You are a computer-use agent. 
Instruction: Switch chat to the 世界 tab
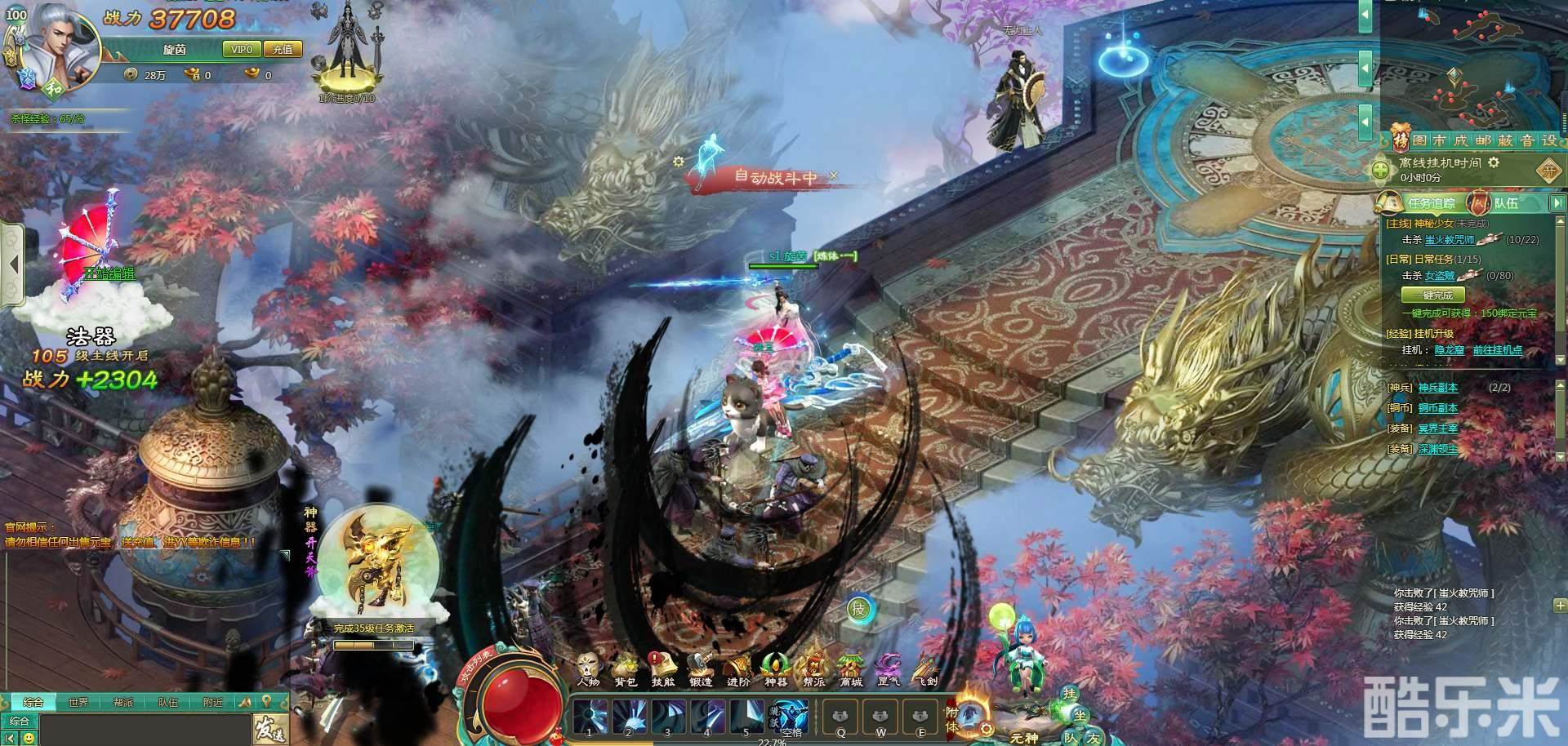[78, 702]
